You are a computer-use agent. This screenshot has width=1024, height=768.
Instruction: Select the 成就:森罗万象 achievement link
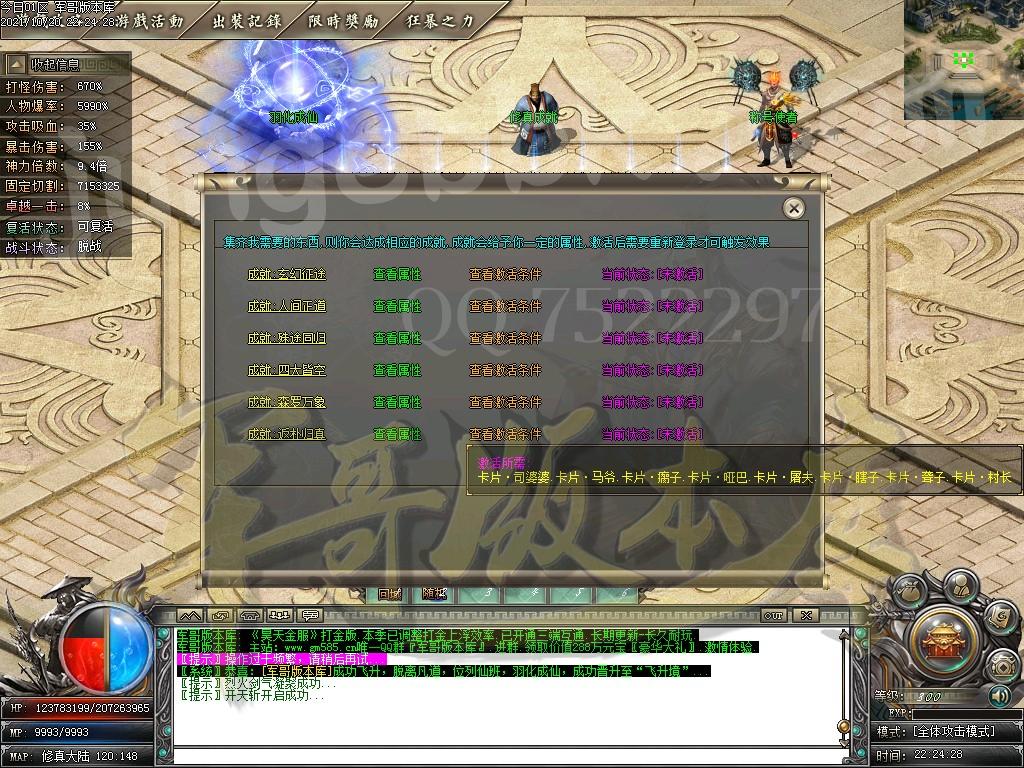tap(287, 402)
